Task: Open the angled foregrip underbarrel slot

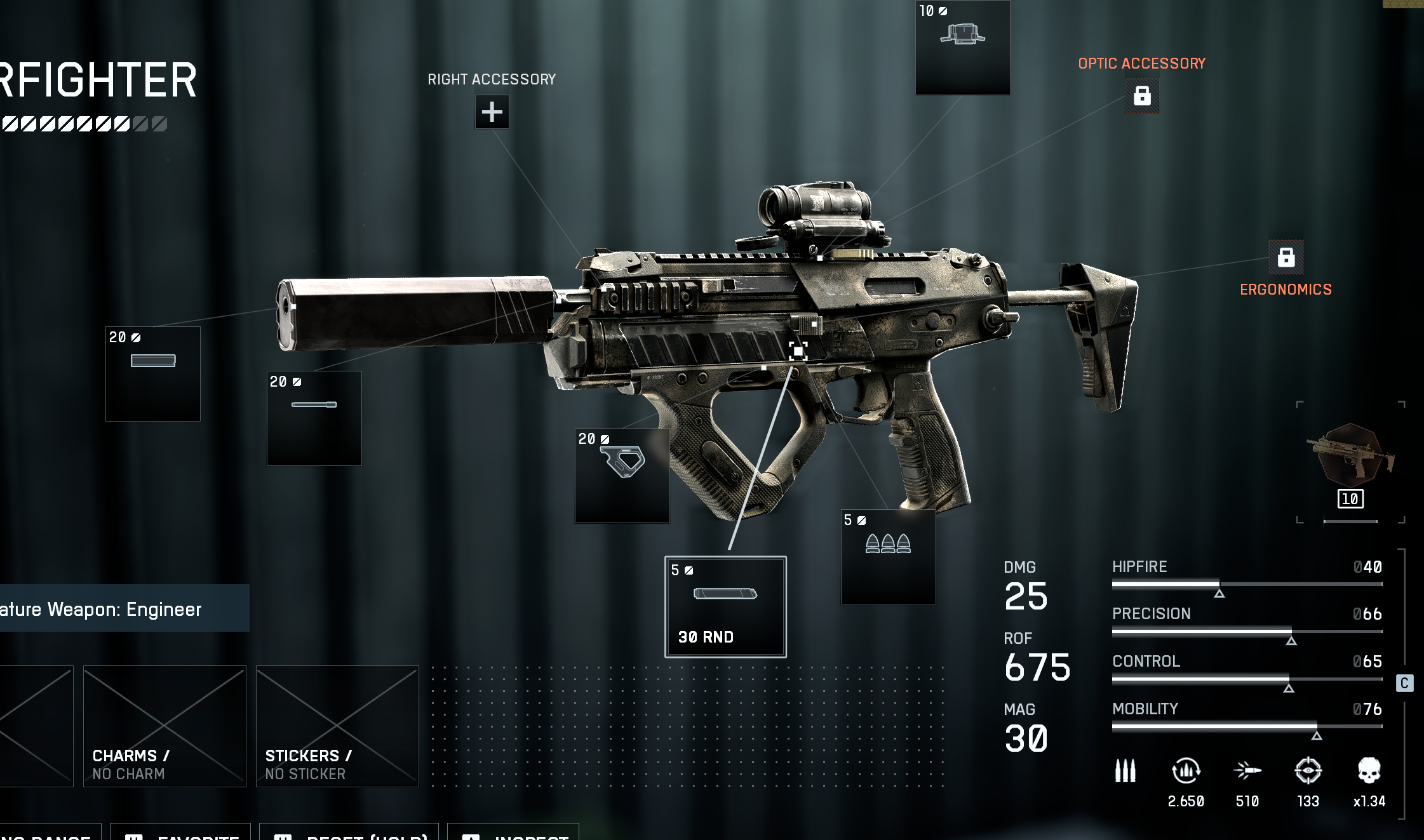Action: (x=622, y=476)
